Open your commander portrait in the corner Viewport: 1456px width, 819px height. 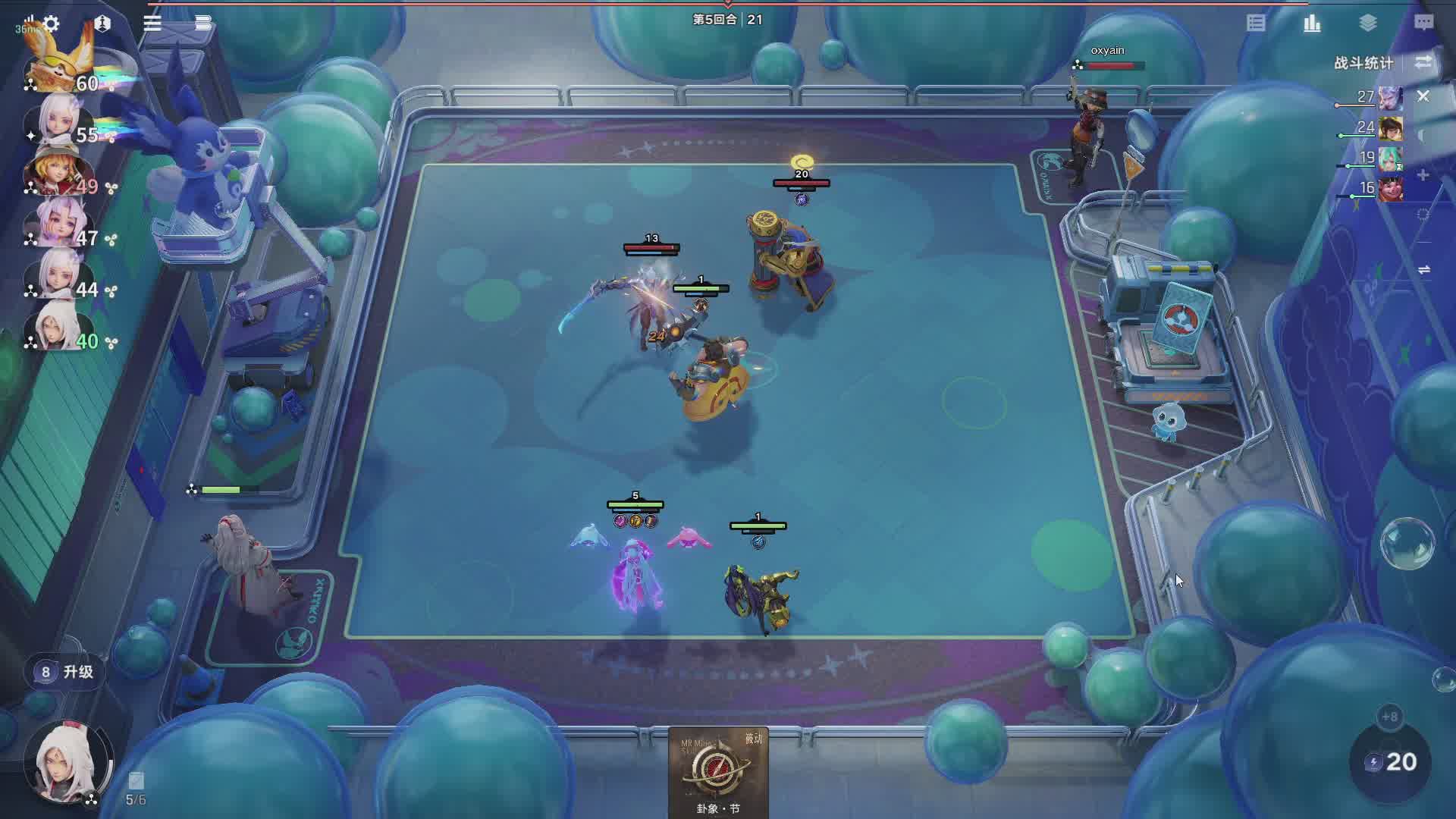click(68, 761)
